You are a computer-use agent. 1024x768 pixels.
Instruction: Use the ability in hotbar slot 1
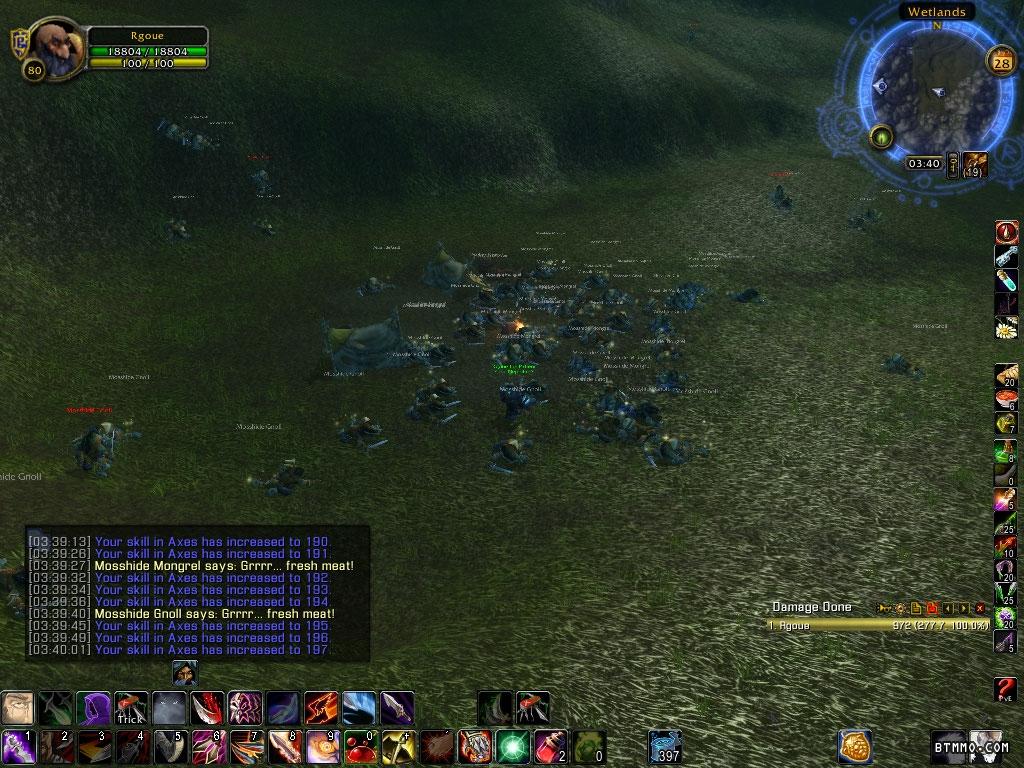coord(18,747)
